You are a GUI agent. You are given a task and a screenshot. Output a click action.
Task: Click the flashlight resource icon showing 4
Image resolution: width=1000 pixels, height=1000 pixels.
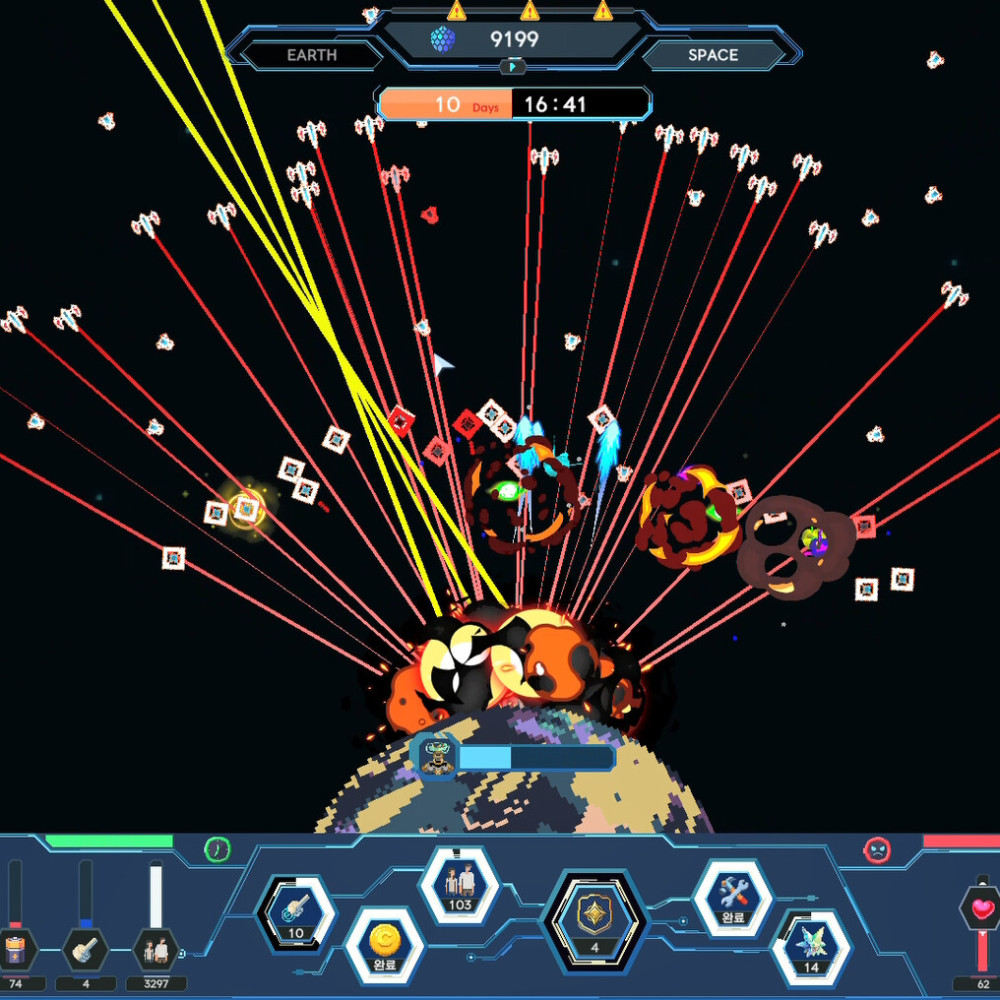tap(86, 948)
